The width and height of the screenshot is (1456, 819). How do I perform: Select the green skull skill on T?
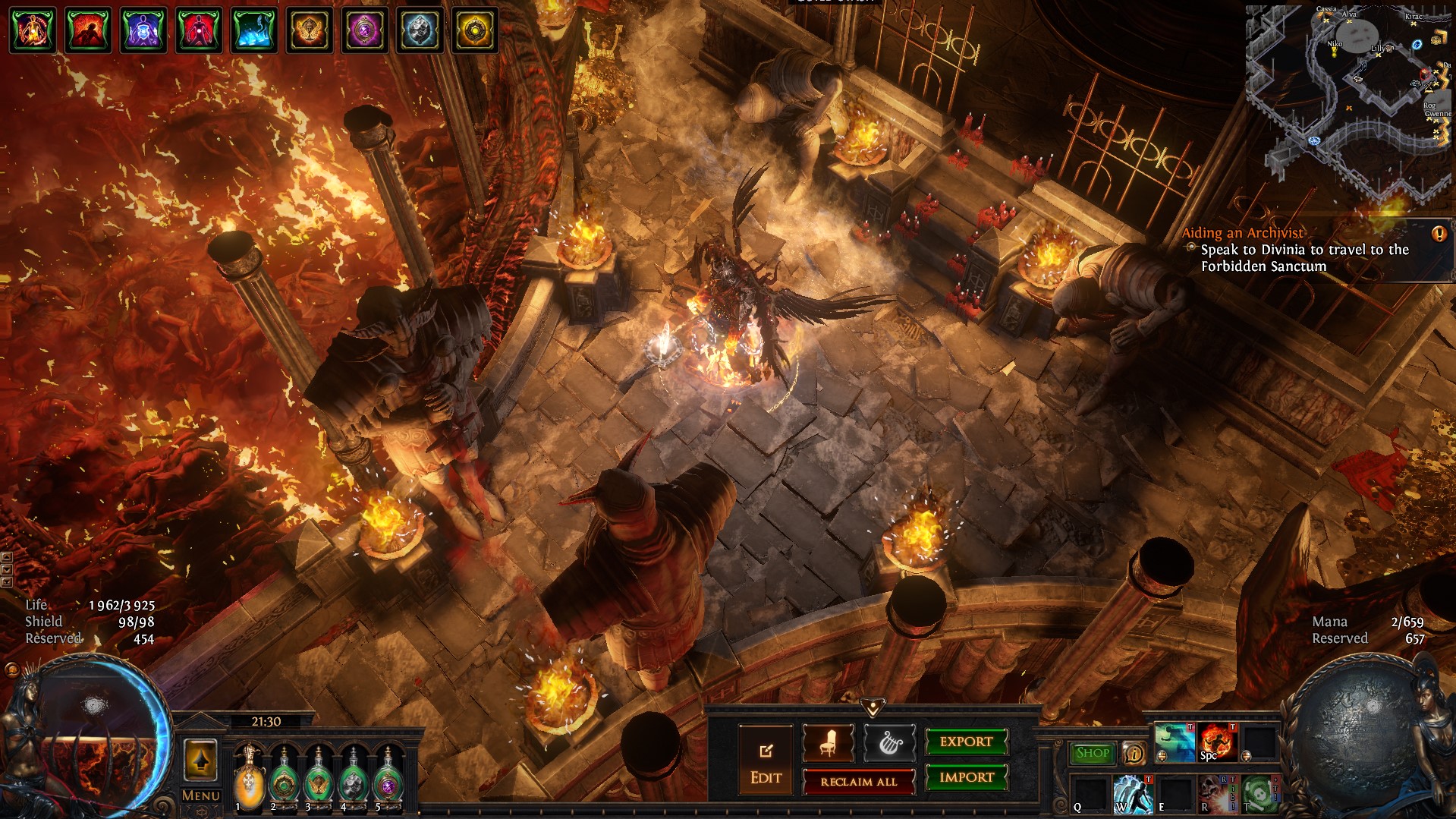pos(1259,793)
